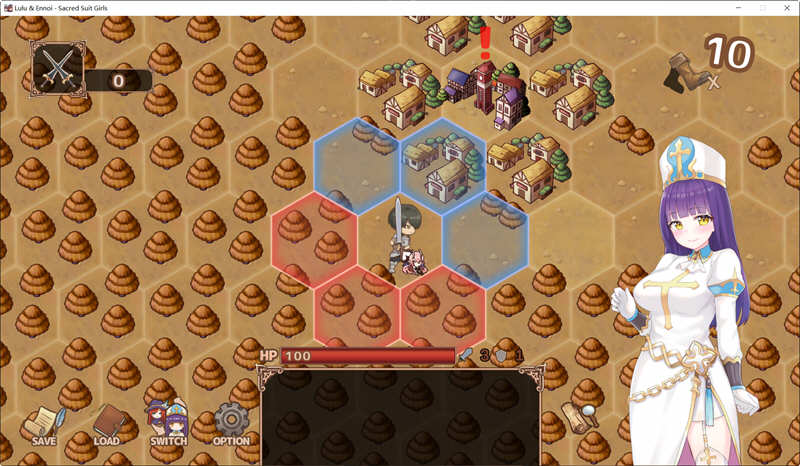The width and height of the screenshot is (800, 466).
Task: Click SWITCH to change character
Action: tap(169, 424)
